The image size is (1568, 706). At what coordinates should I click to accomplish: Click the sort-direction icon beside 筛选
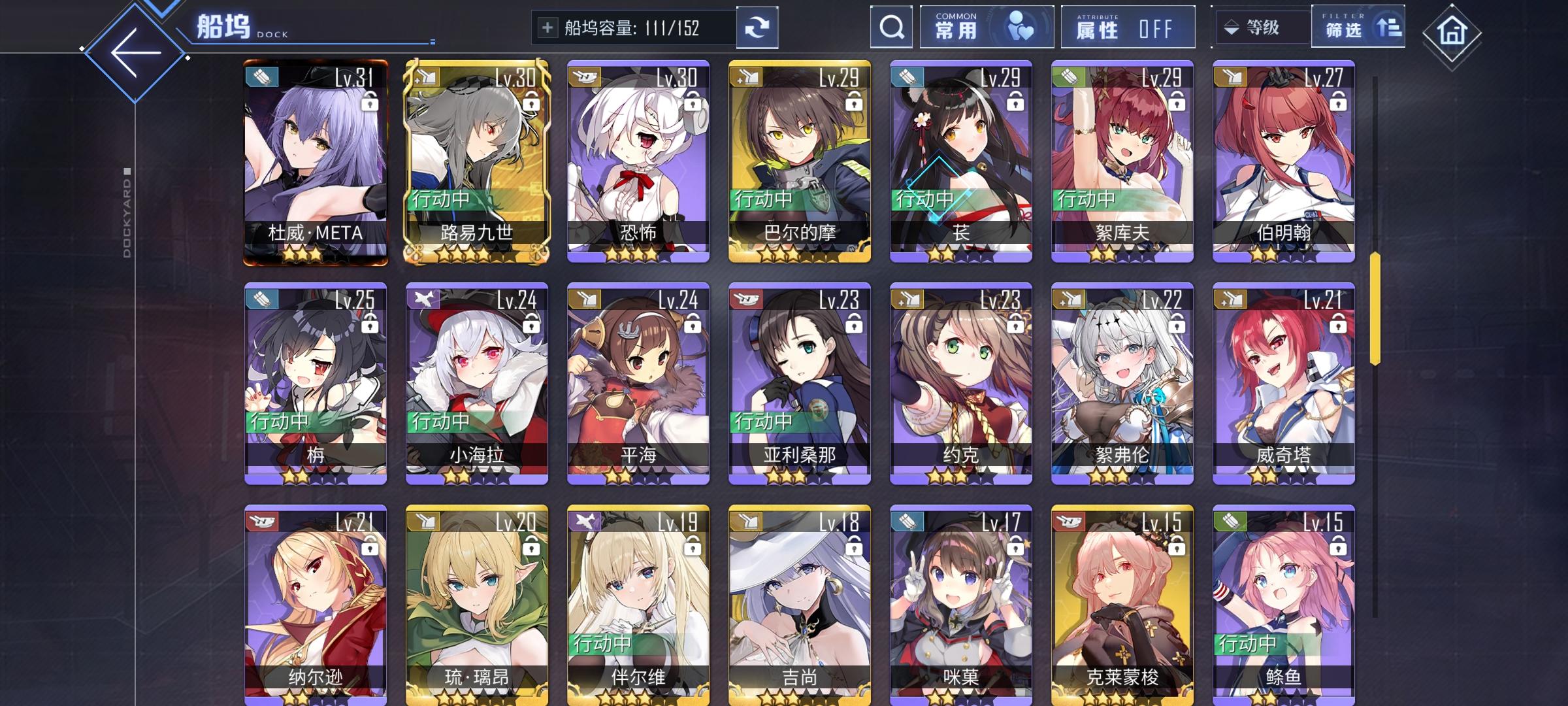(1390, 27)
